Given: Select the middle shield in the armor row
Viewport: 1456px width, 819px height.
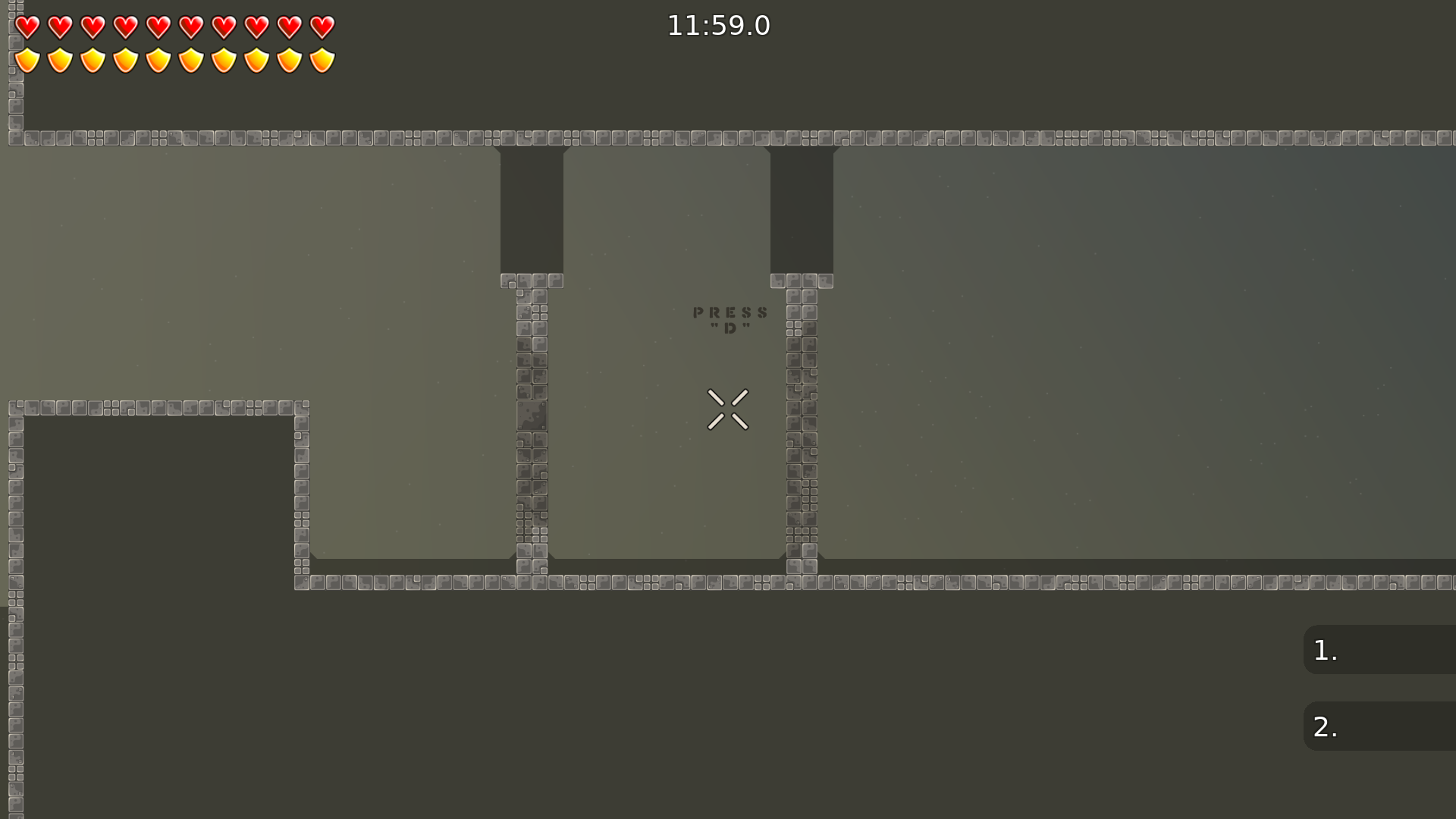Looking at the screenshot, I should click(158, 59).
